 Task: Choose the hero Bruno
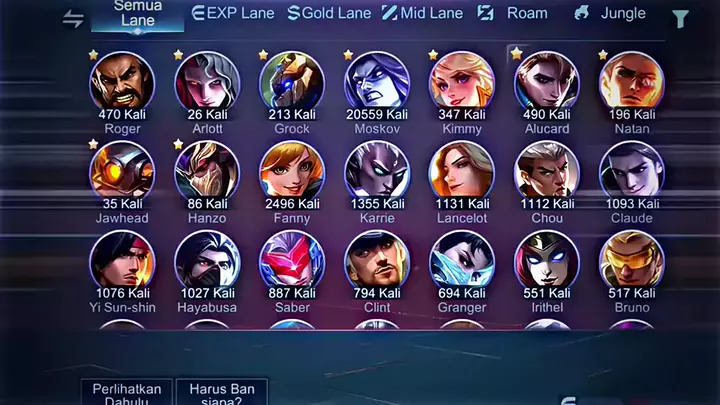point(632,262)
